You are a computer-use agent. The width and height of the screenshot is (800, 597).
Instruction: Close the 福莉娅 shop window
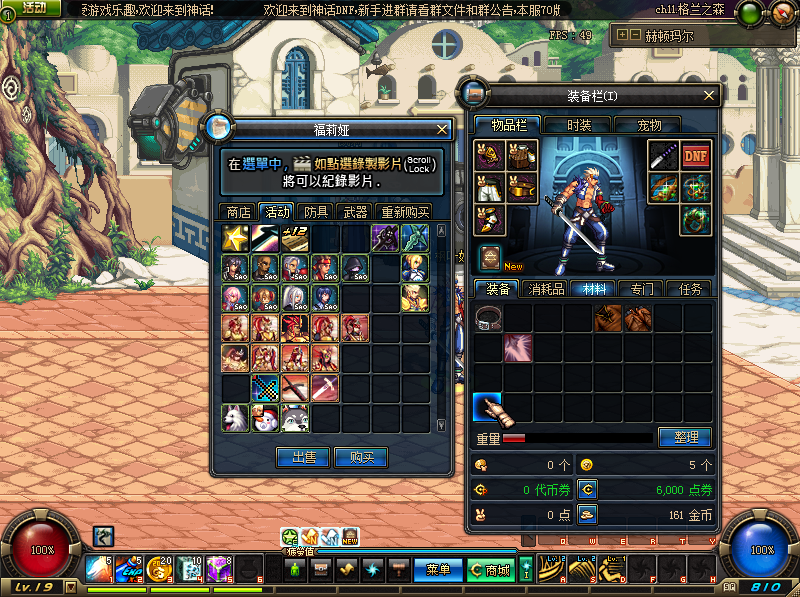pyautogui.click(x=442, y=129)
